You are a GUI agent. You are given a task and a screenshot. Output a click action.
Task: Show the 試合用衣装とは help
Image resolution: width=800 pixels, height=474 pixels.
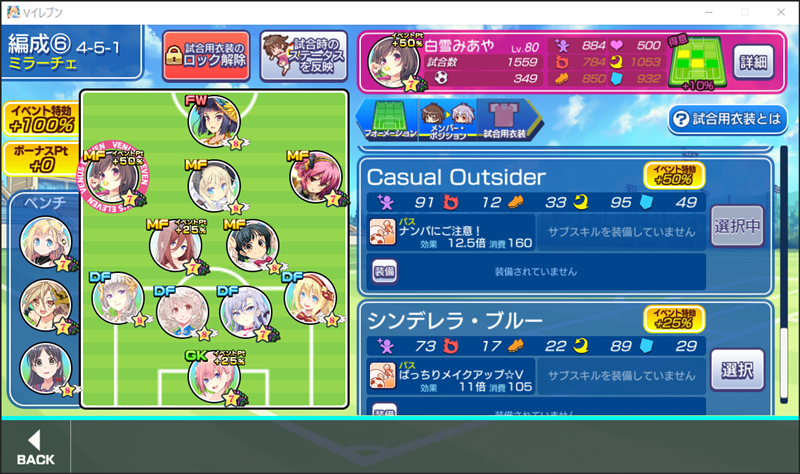click(728, 120)
